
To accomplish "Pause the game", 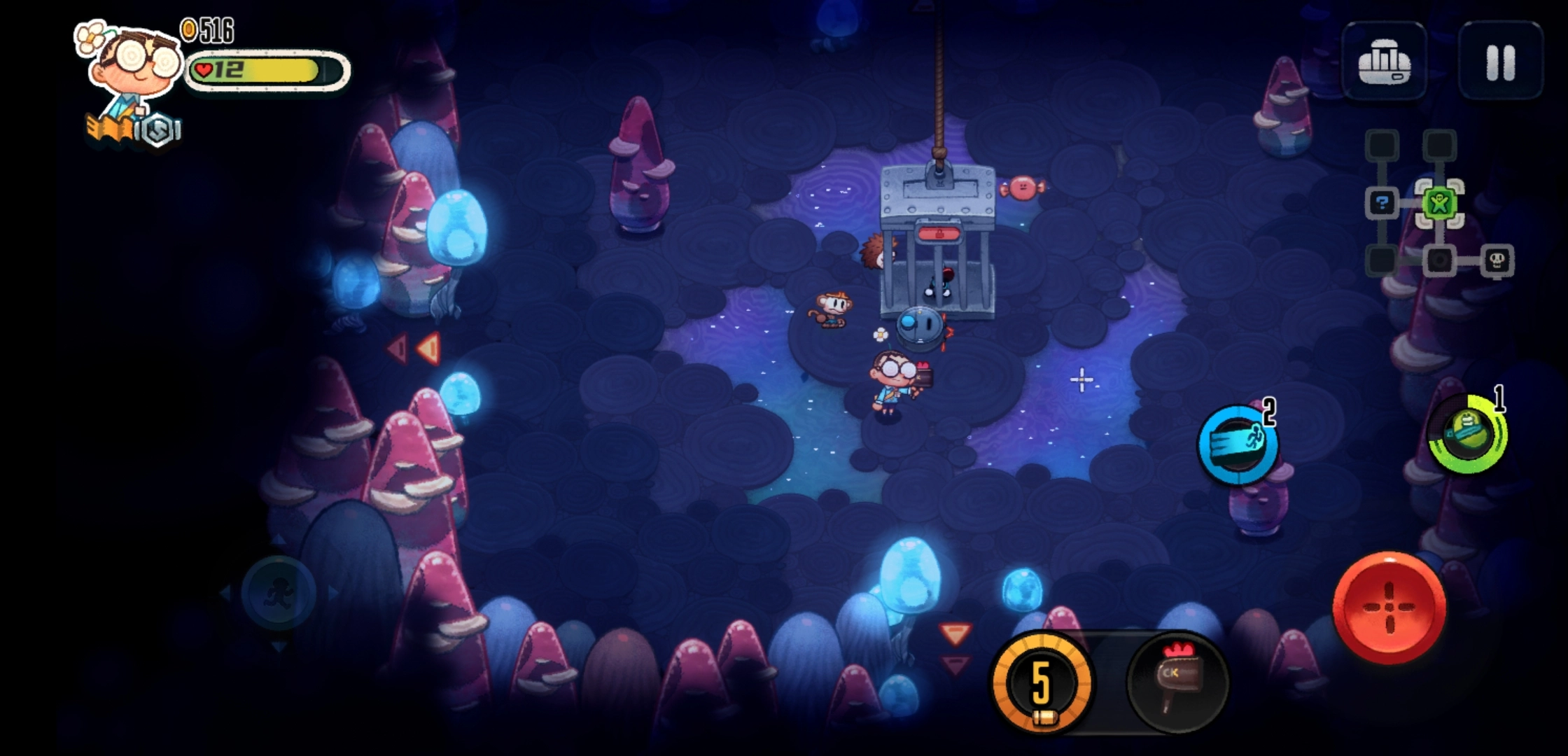I will (x=1500, y=61).
